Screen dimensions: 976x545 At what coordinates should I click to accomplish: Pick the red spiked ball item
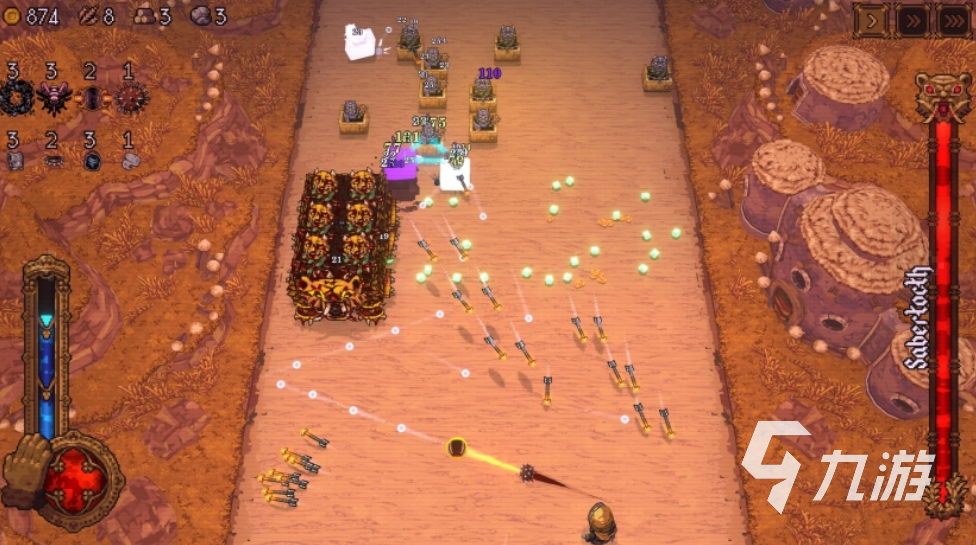click(130, 98)
